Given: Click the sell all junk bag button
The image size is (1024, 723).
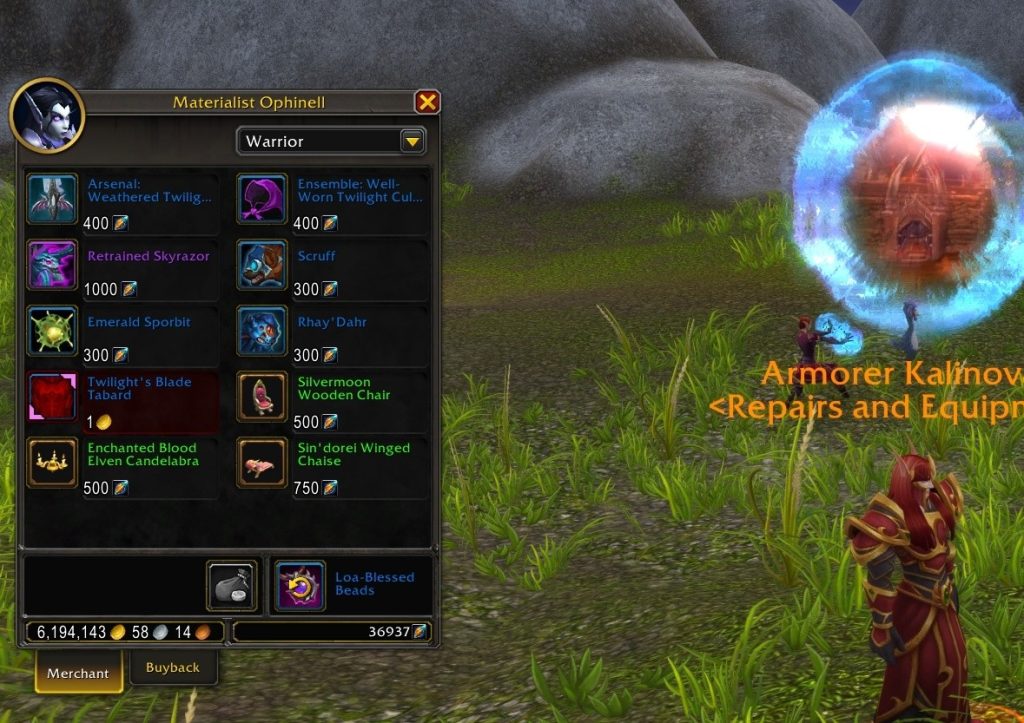Looking at the screenshot, I should click(x=231, y=586).
